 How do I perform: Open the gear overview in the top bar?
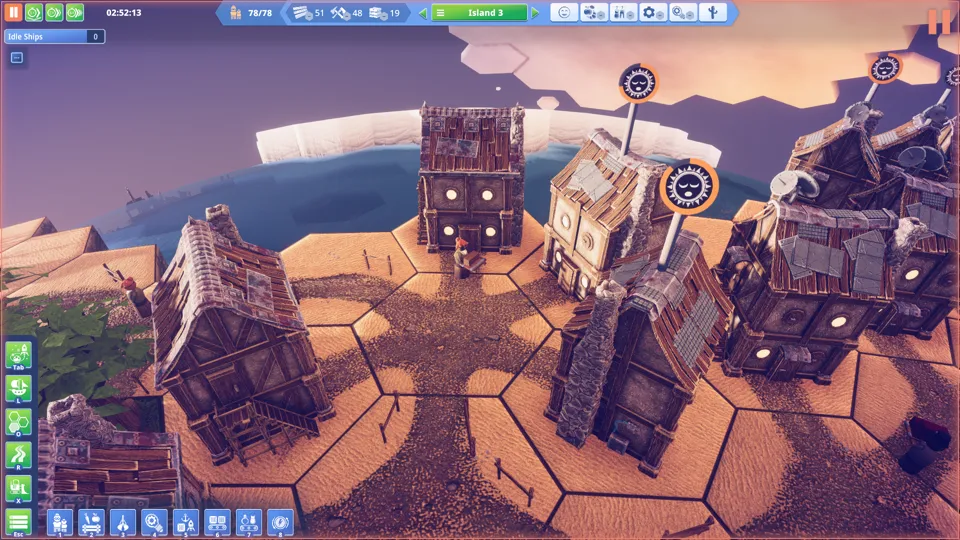point(653,13)
